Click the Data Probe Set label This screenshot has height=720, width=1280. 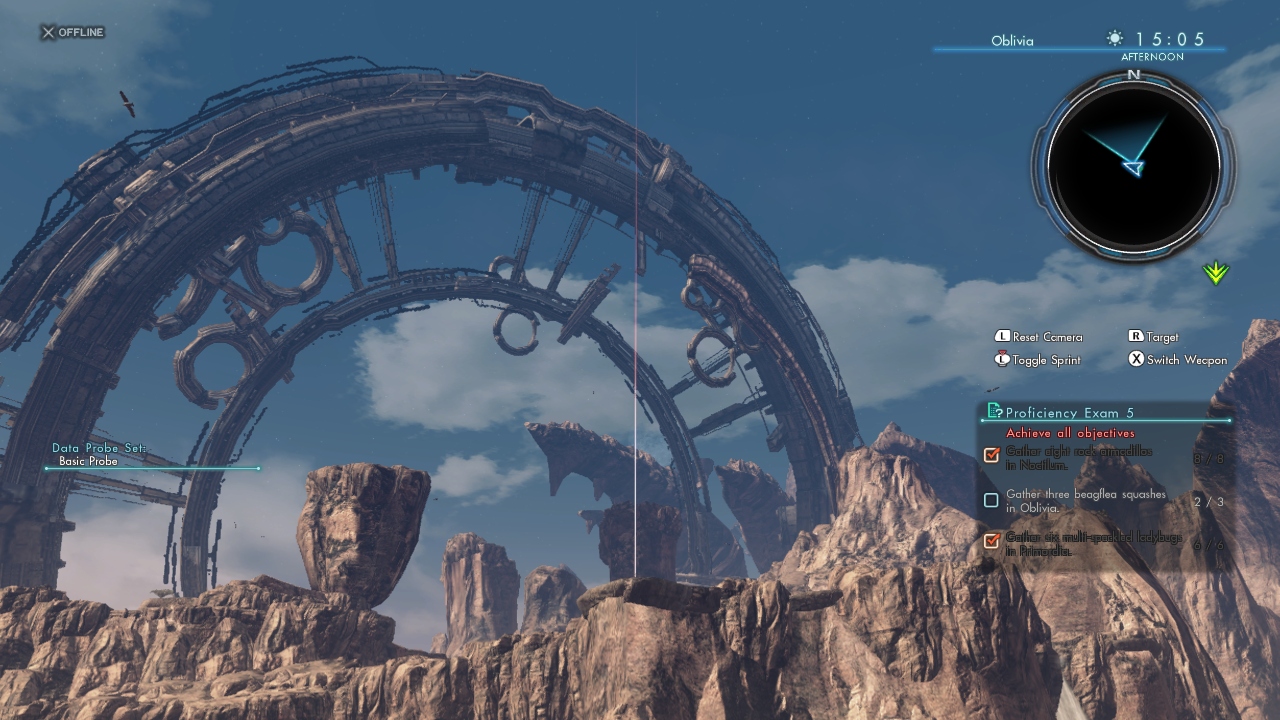click(x=99, y=448)
